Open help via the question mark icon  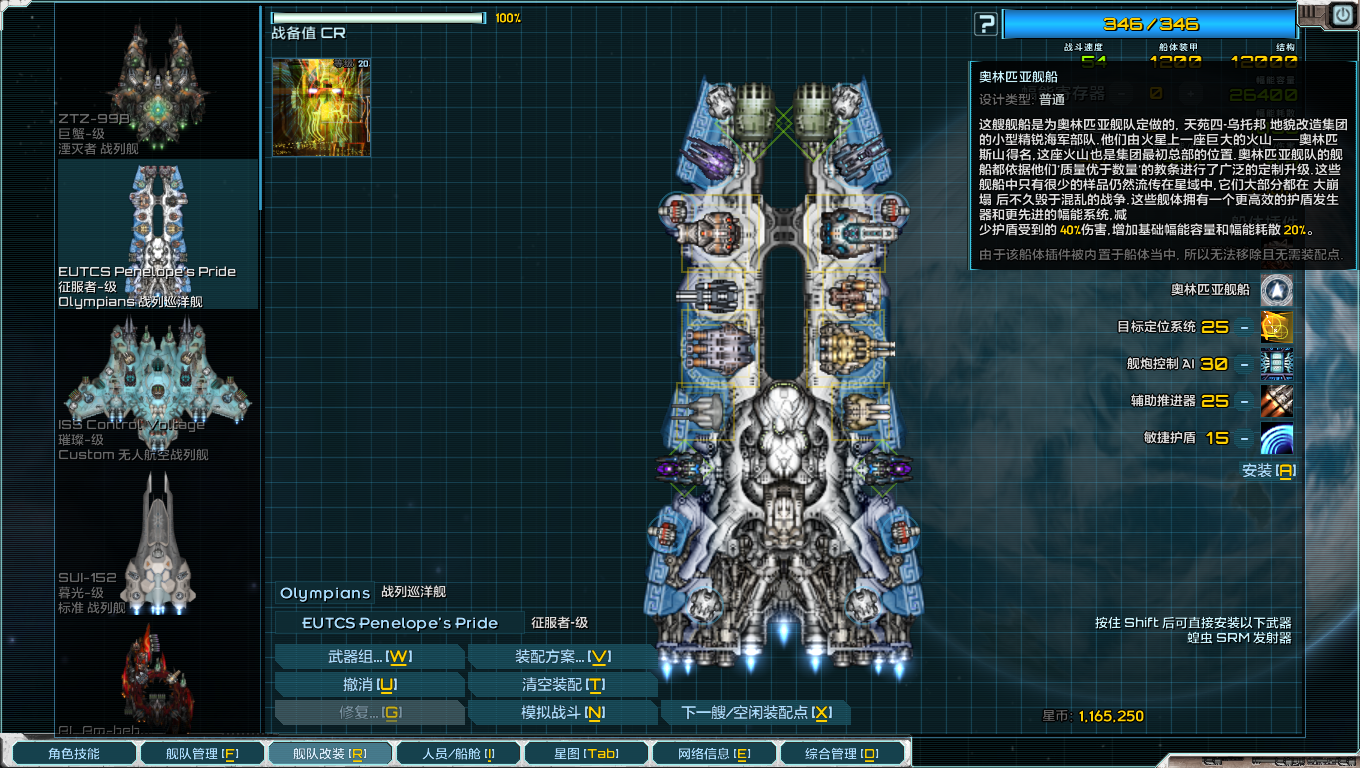(x=984, y=22)
